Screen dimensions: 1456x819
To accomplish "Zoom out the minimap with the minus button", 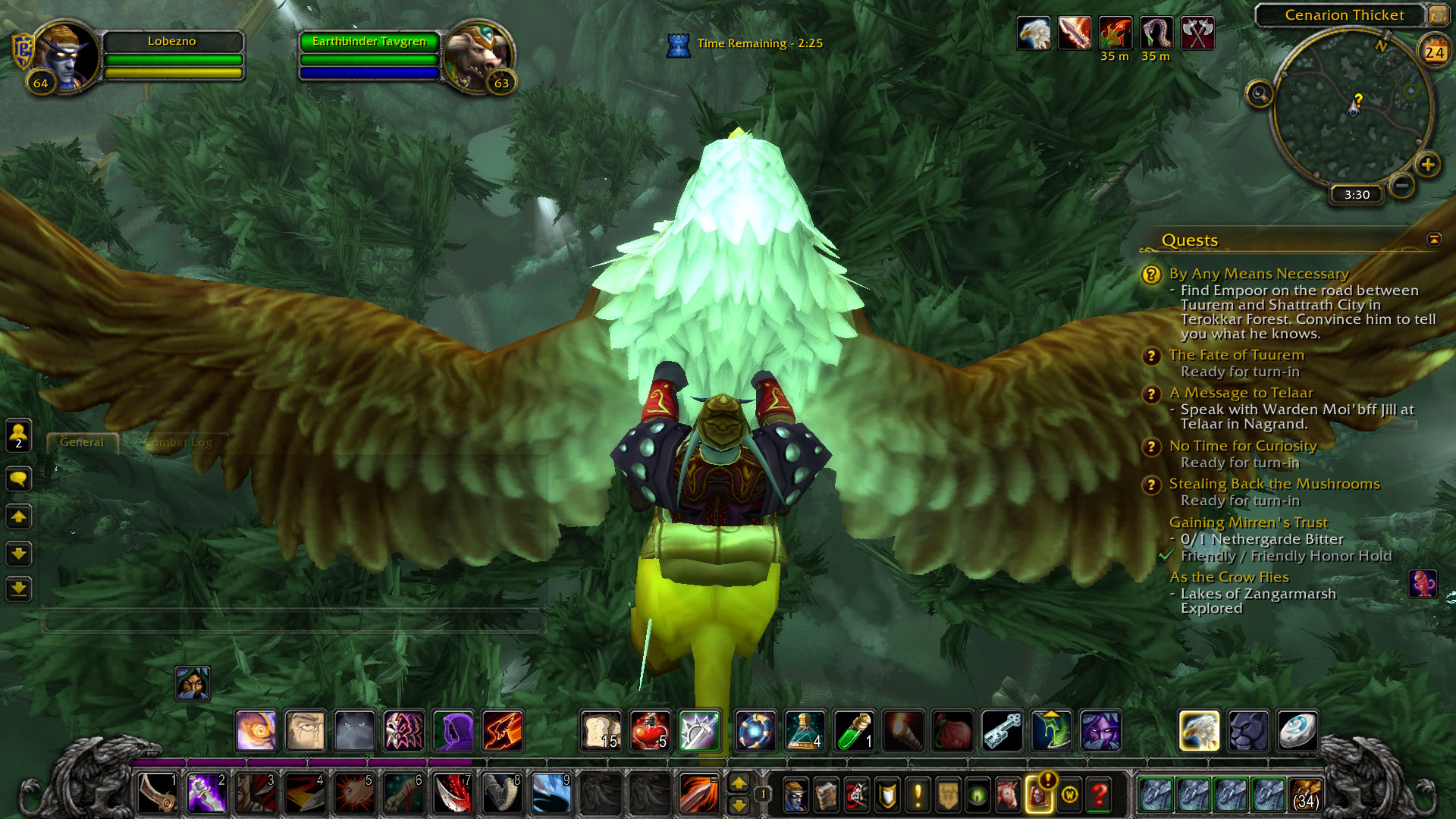I will [1402, 185].
